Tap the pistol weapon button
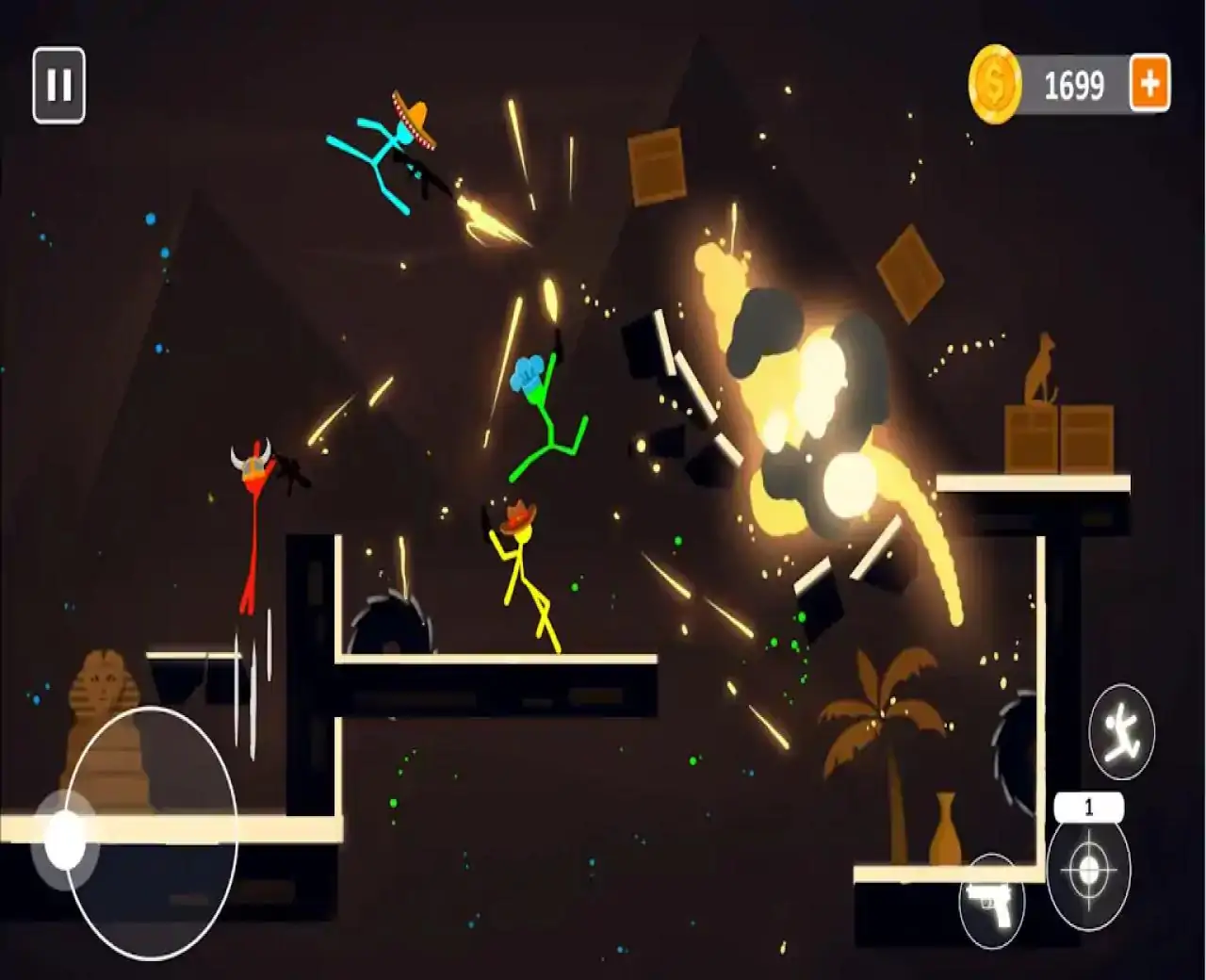 (x=991, y=897)
